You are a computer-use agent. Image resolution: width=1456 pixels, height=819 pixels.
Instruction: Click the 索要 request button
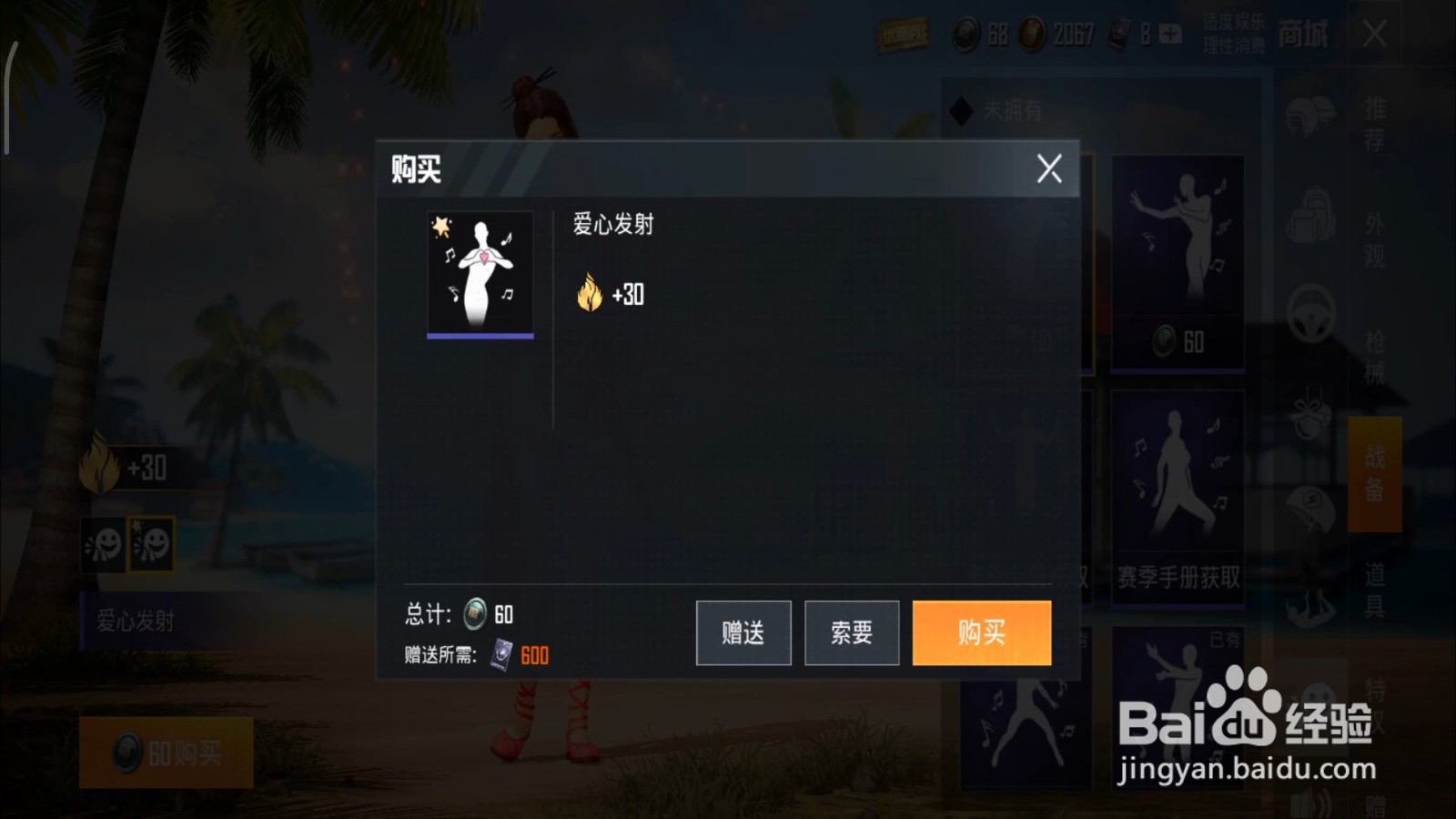[x=852, y=632]
